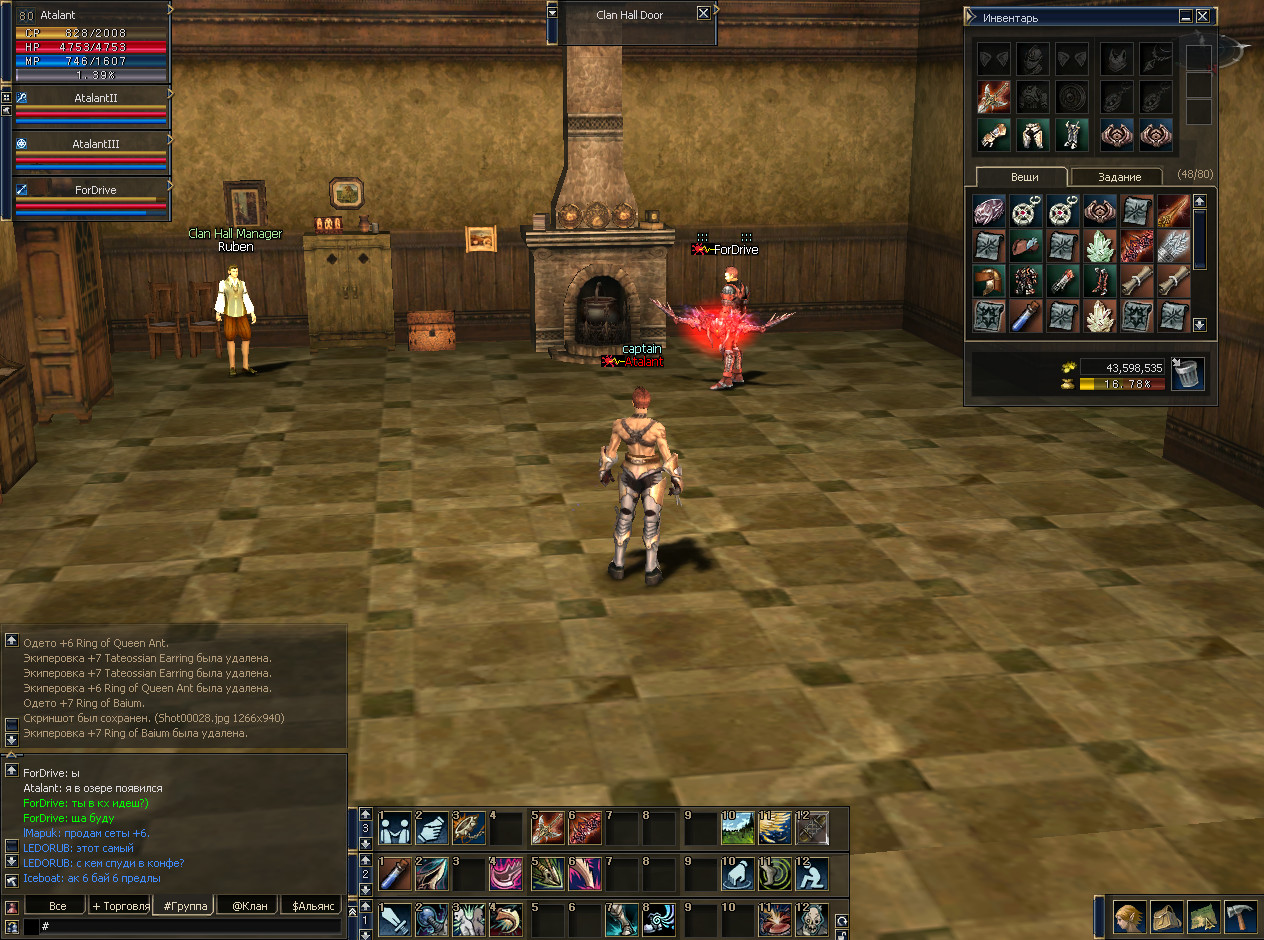Choose the $Альянс alliance chat tab
1264x940 pixels.
(310, 906)
